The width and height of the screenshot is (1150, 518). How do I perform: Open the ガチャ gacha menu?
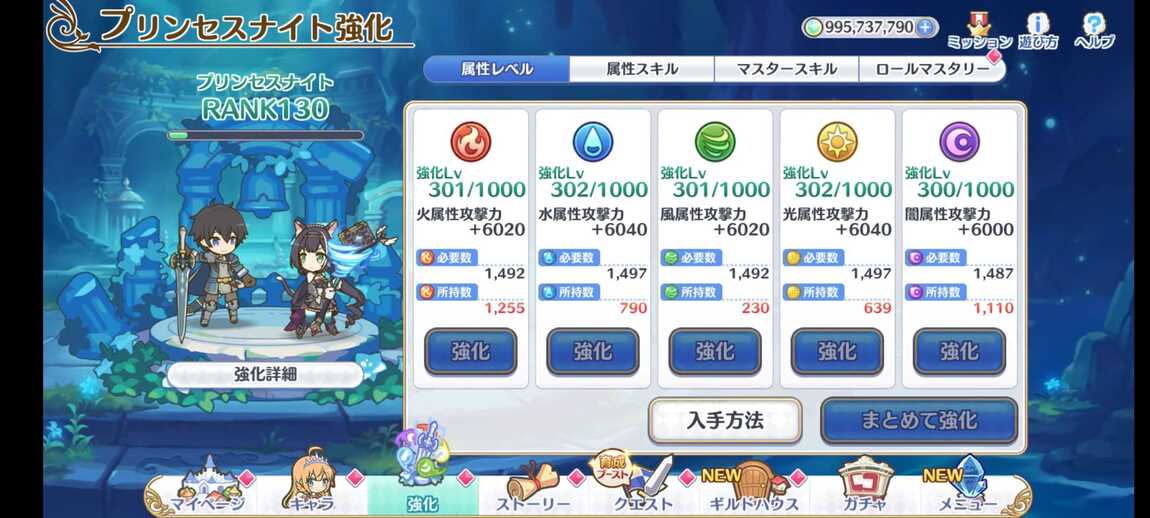864,492
